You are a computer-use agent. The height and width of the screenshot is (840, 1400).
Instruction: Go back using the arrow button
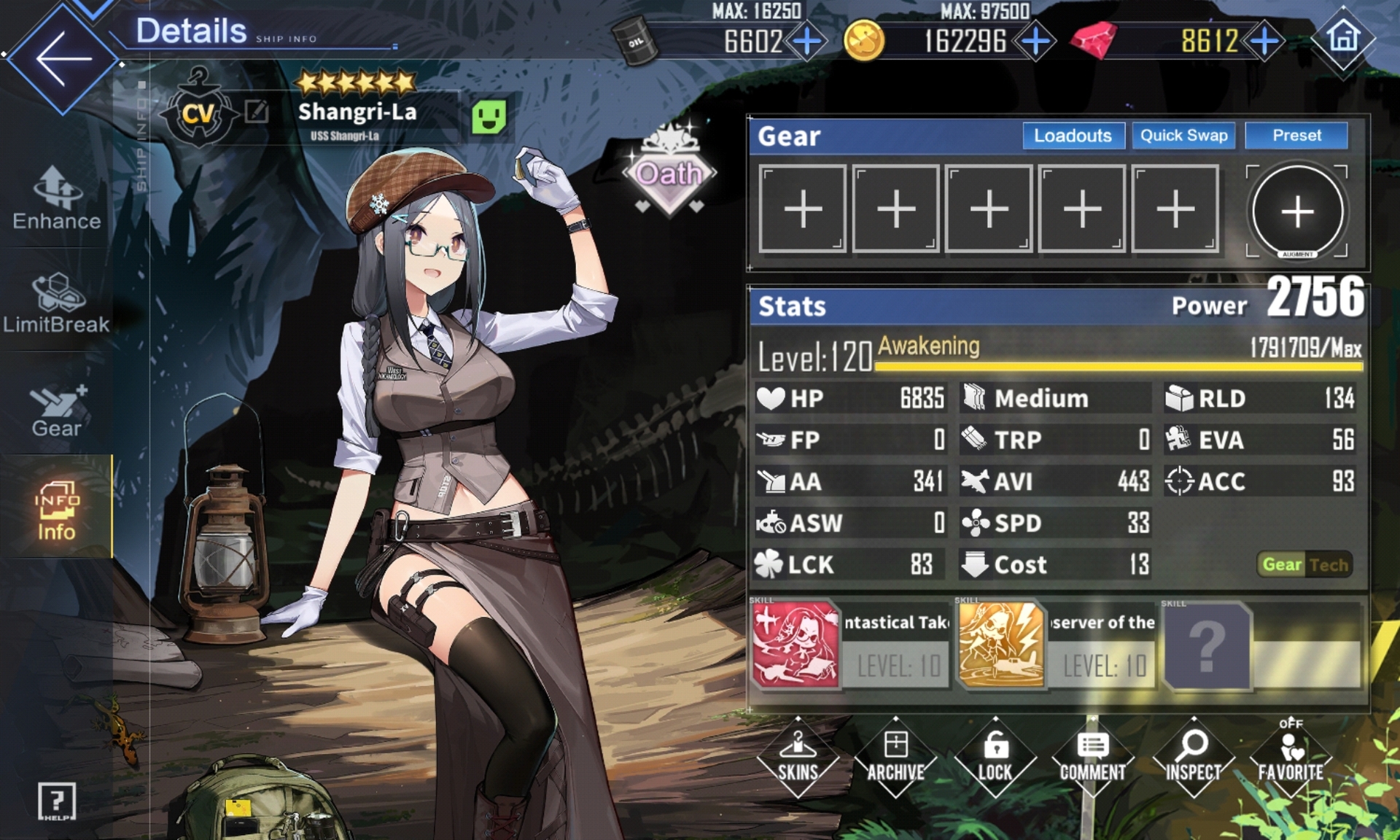(63, 58)
